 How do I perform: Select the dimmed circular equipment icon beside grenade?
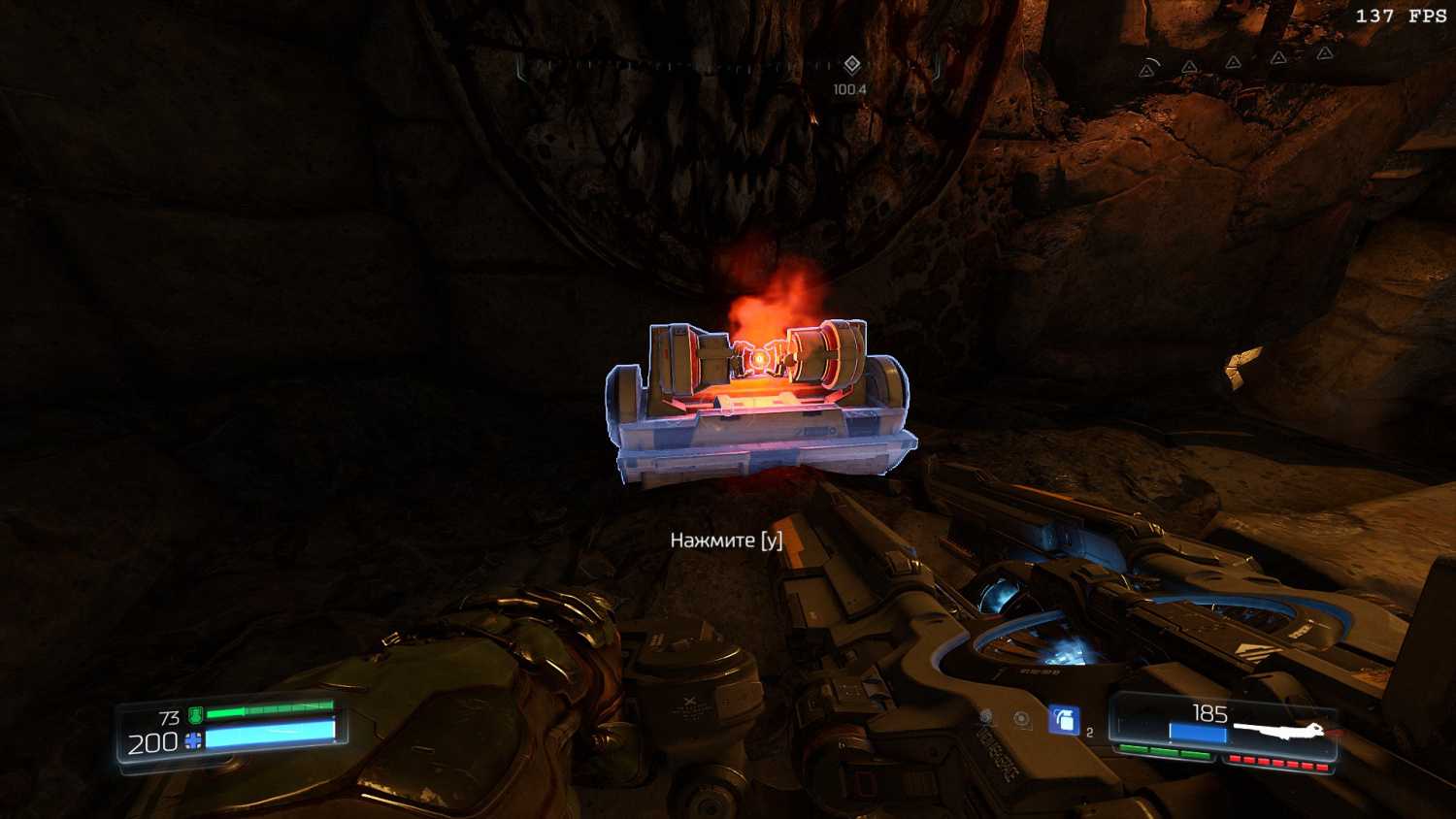pos(1022,719)
